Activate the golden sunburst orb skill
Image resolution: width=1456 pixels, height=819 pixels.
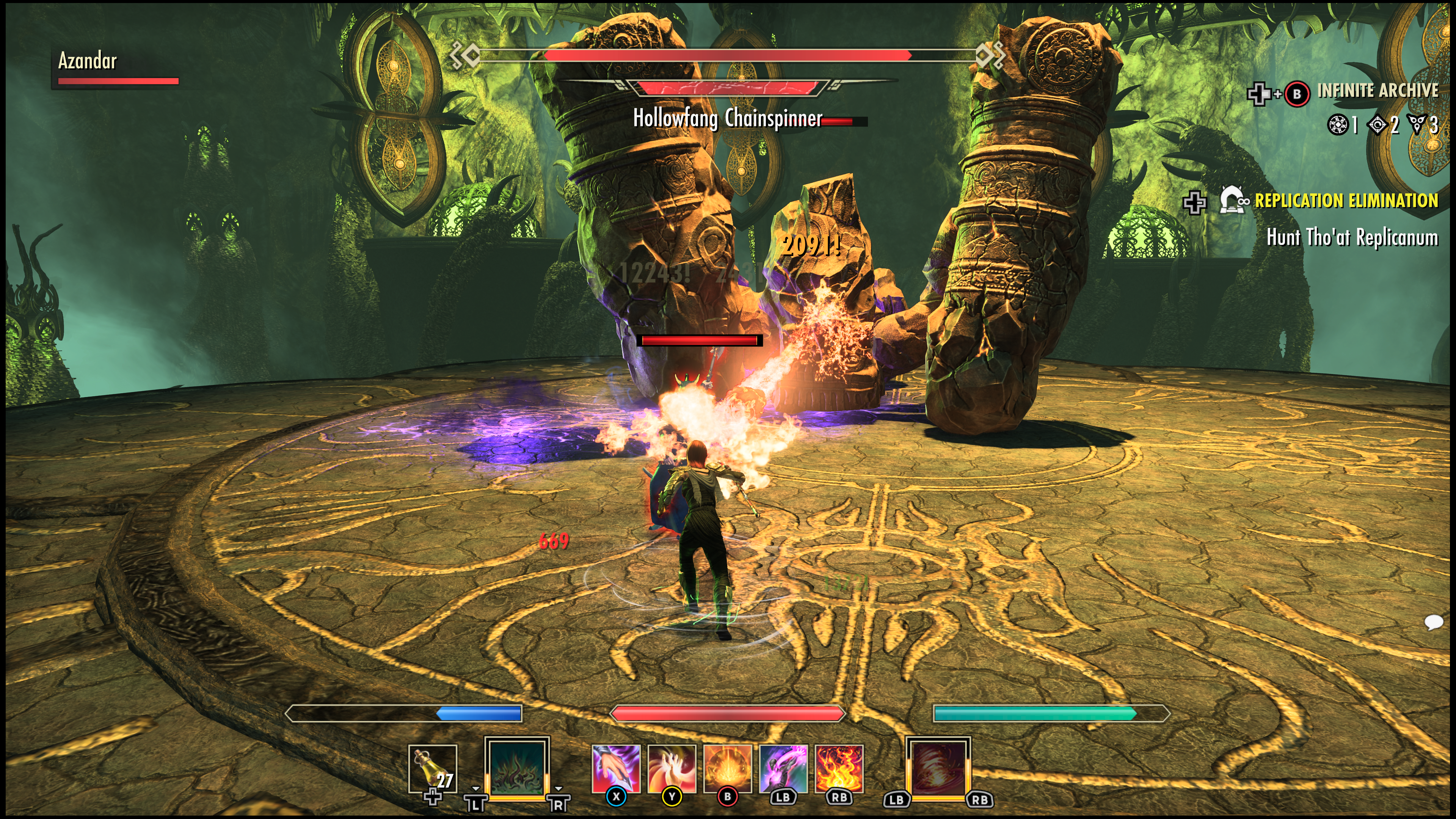[728, 769]
